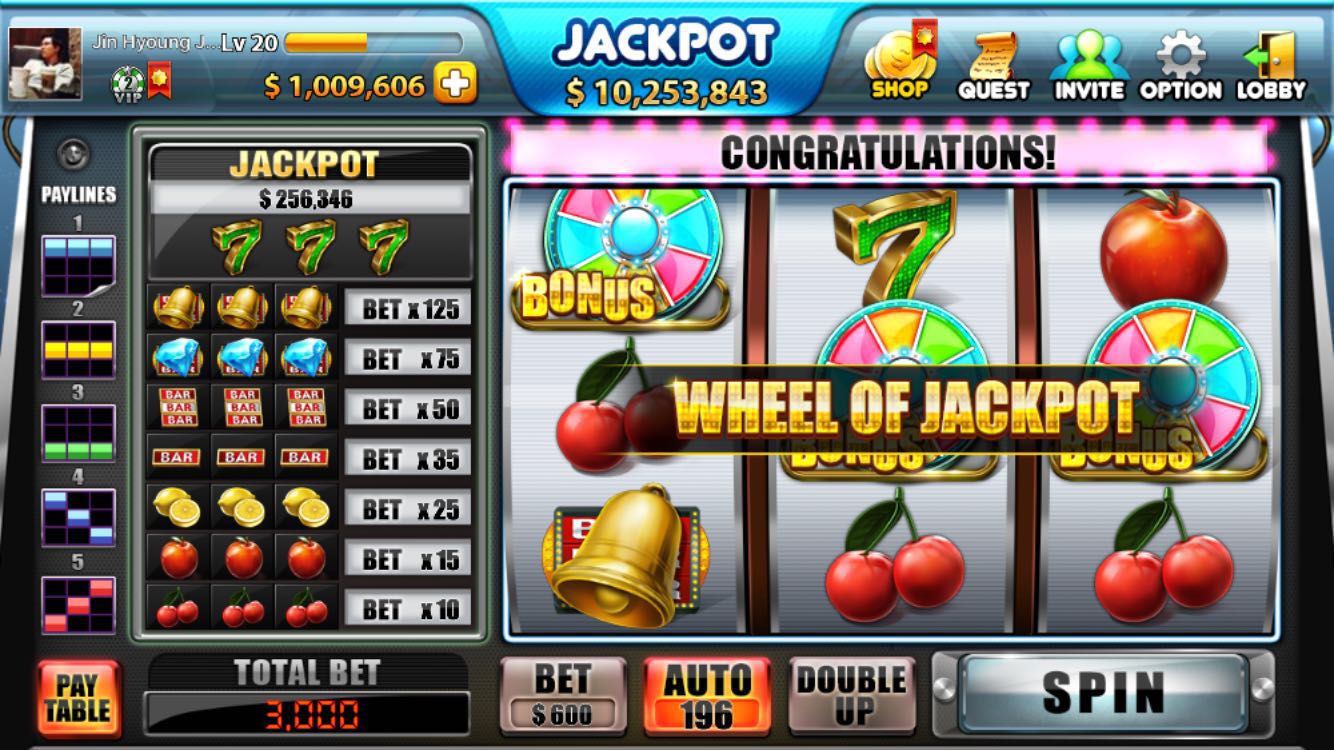Add coins with the yellow plus button

point(456,85)
